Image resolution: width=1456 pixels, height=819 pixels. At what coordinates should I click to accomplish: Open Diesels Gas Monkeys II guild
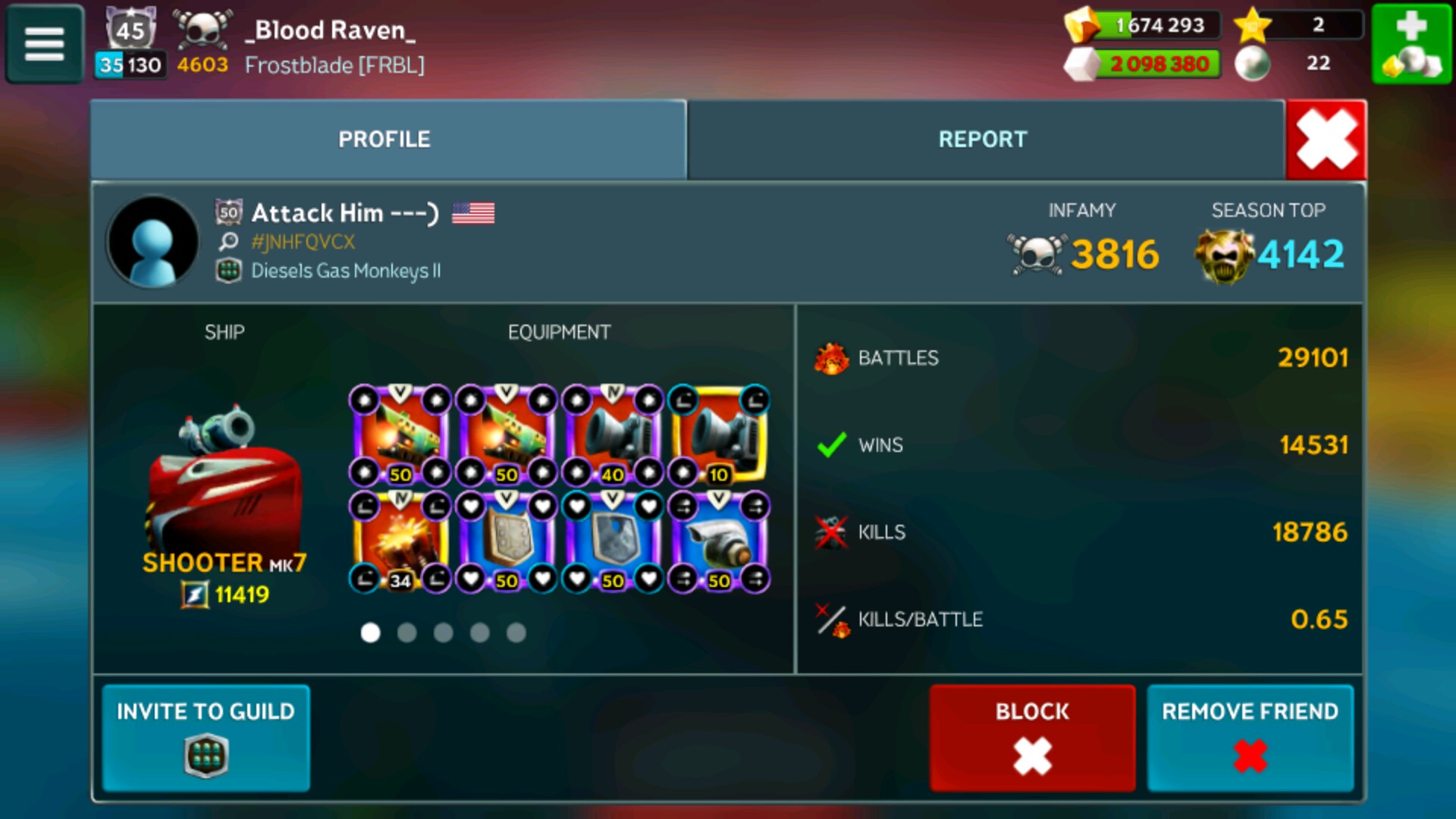[345, 271]
